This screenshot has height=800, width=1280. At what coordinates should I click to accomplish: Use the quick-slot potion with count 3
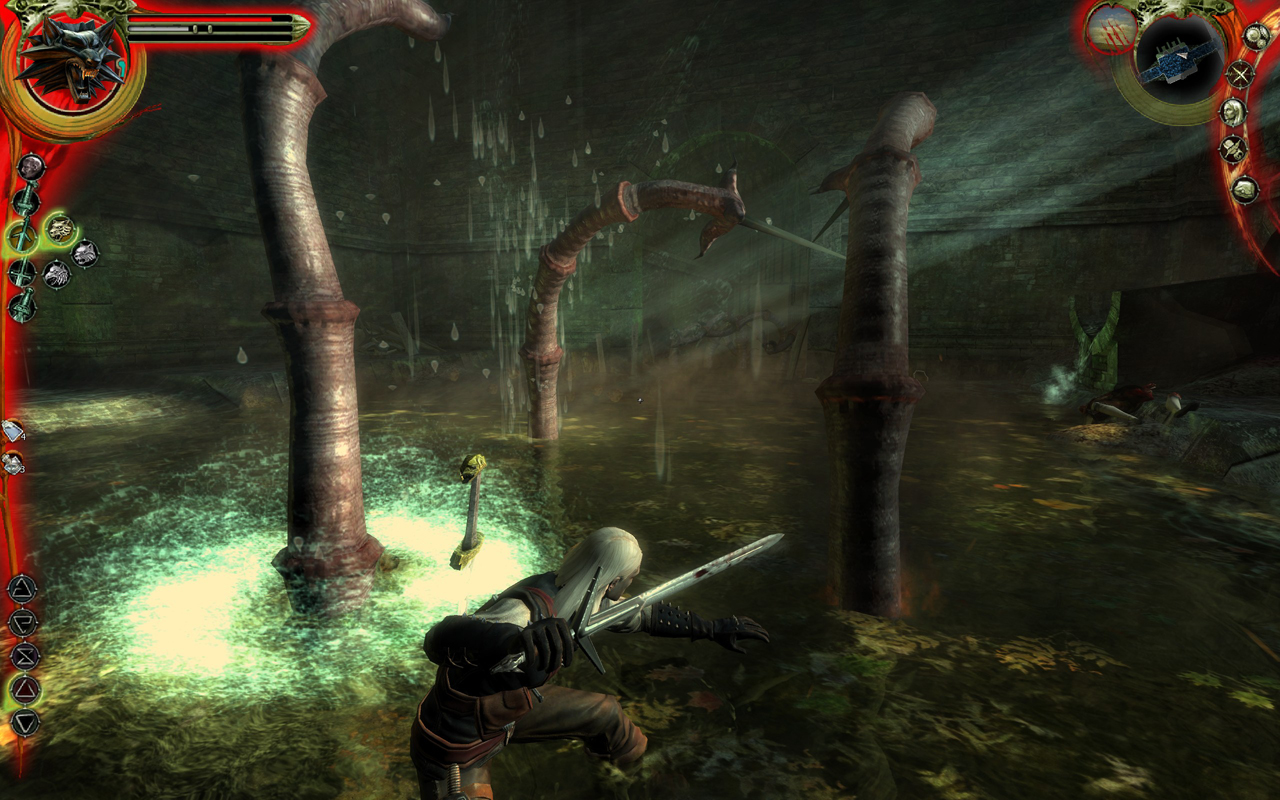pos(13,462)
